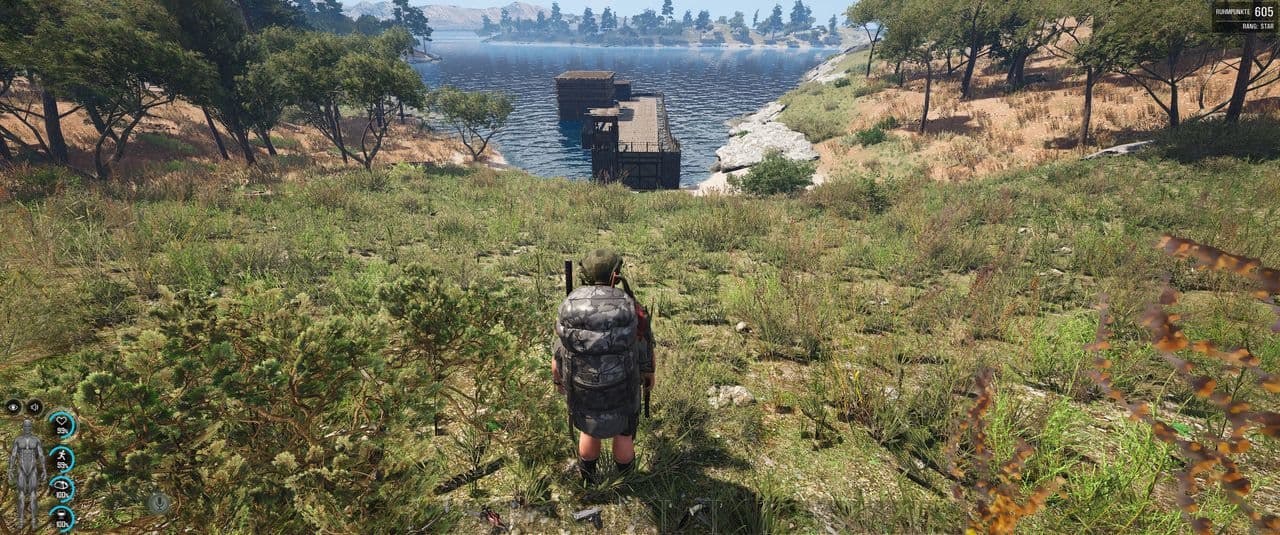Toggle the microphone voice chat icon

pos(159,503)
